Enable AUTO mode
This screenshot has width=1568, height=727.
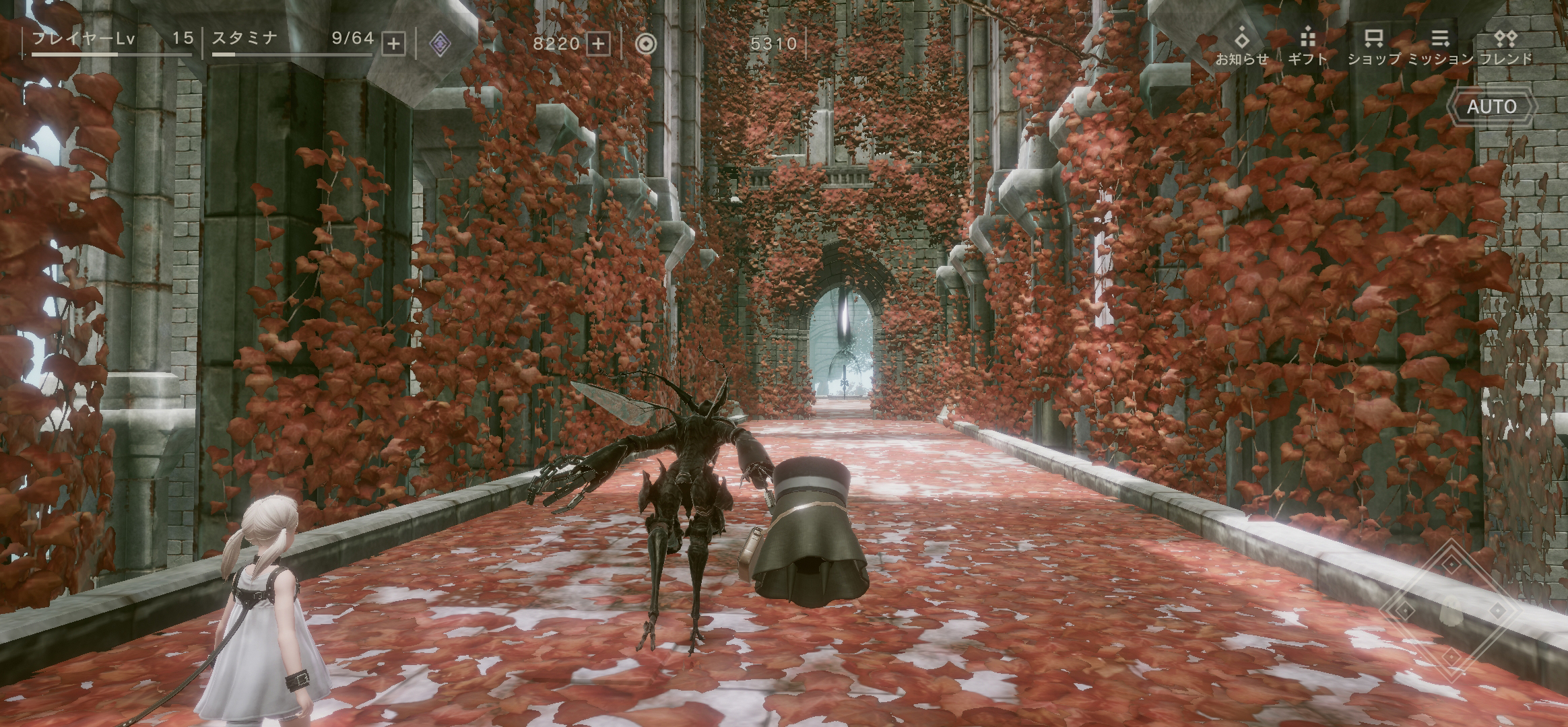1492,106
